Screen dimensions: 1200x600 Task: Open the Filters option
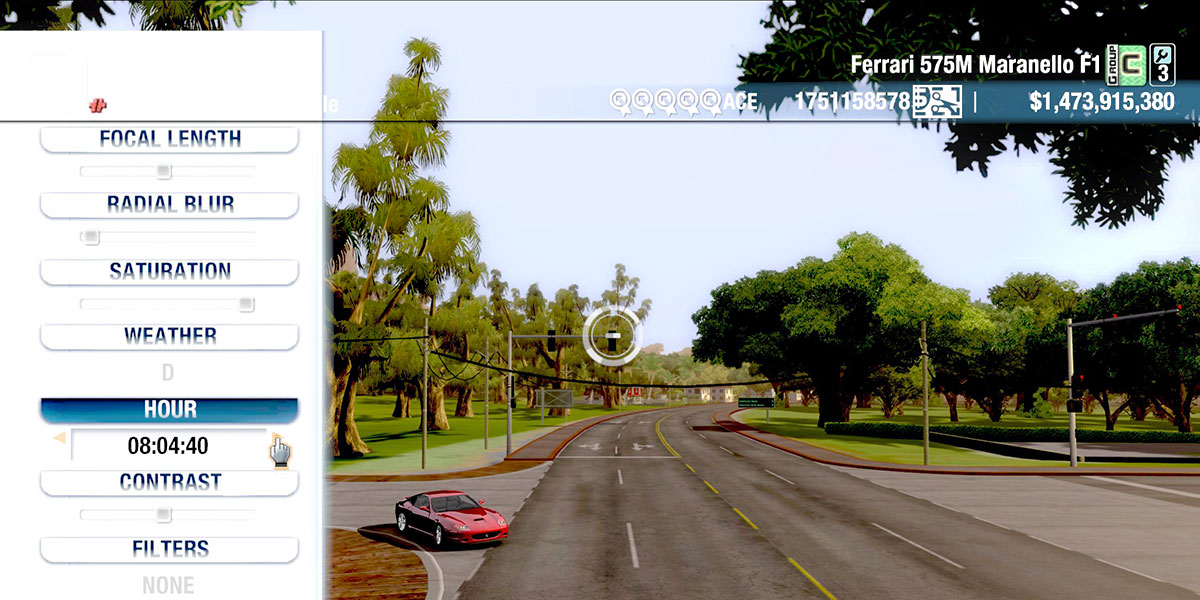coord(169,549)
